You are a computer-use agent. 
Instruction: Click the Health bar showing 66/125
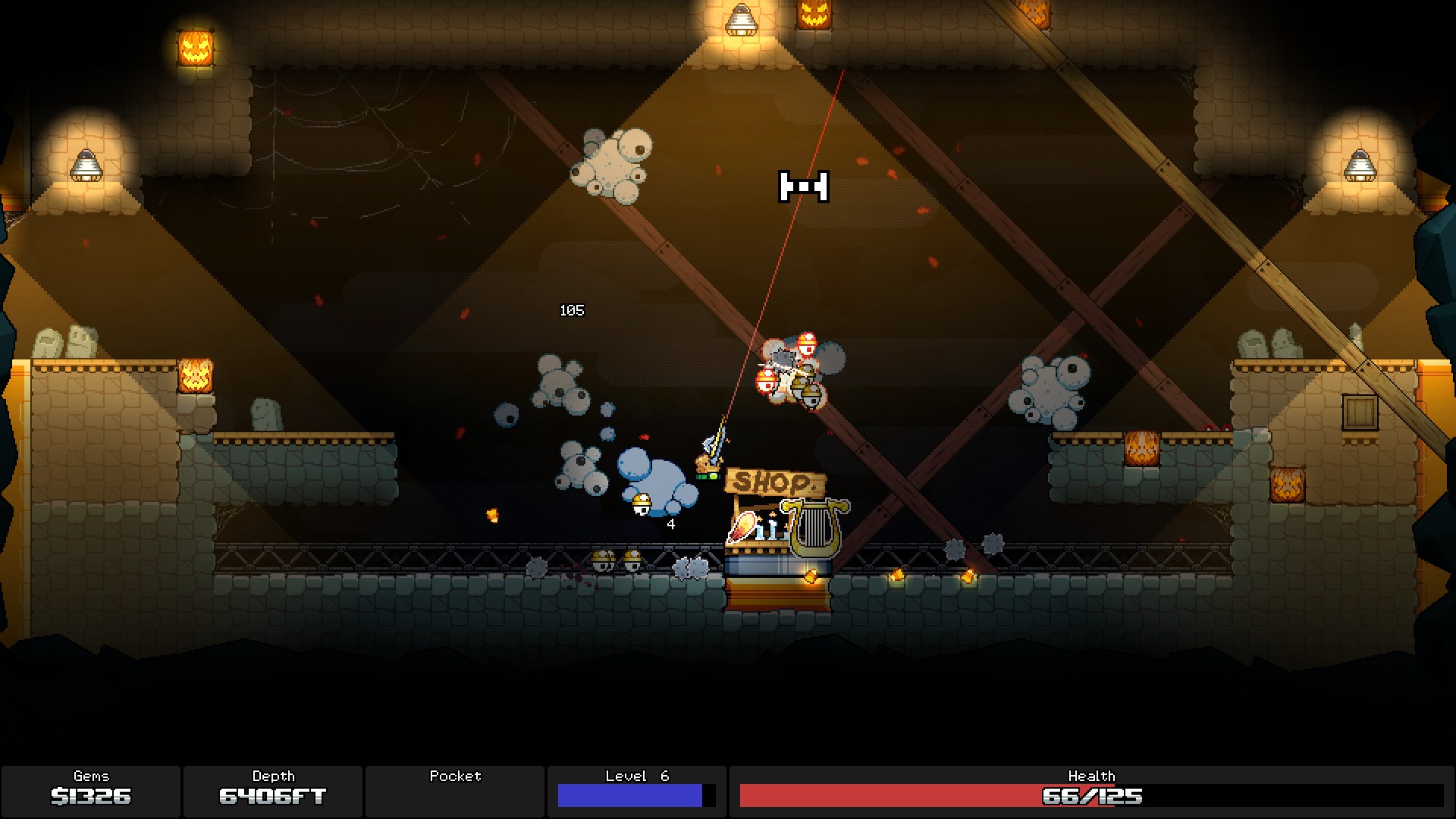pyautogui.click(x=1092, y=796)
